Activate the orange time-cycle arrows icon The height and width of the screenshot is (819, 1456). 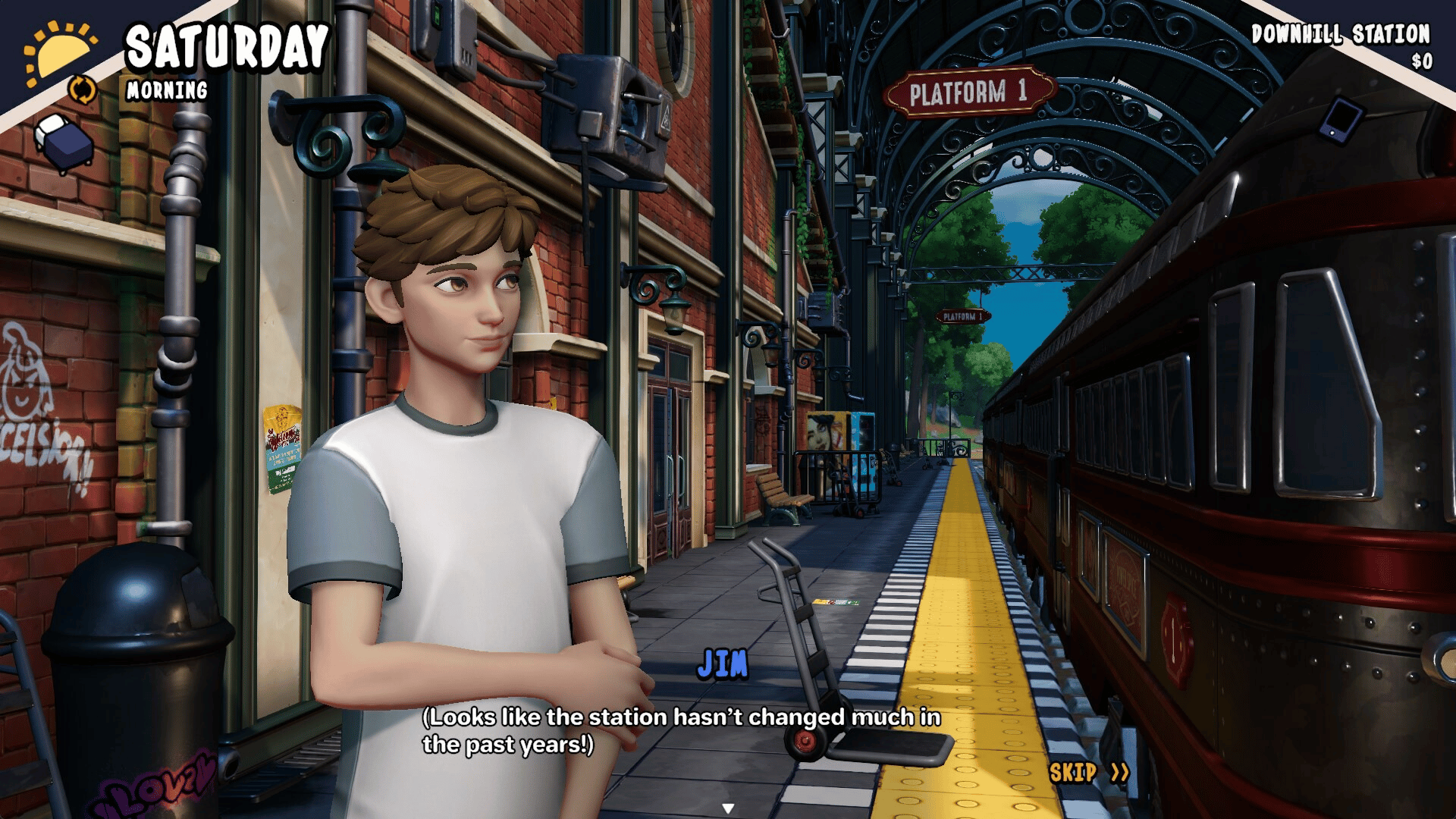[83, 89]
